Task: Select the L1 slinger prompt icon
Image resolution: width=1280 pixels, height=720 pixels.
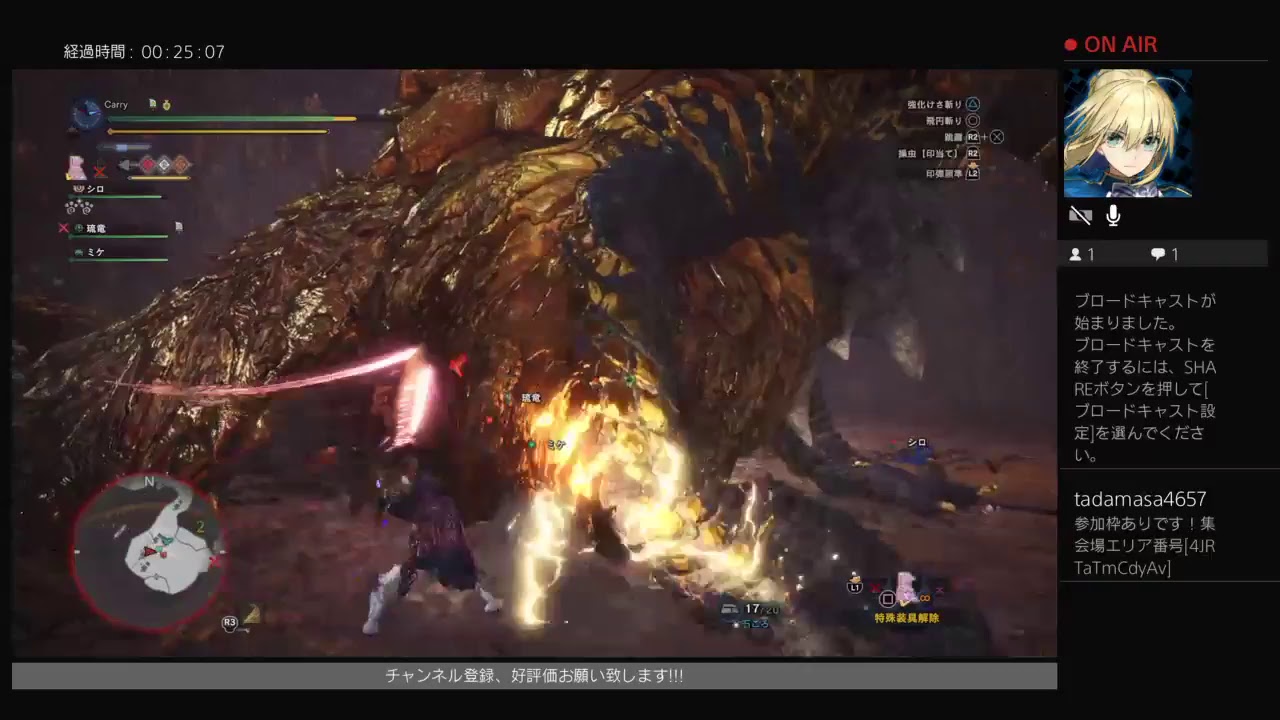Action: (855, 587)
